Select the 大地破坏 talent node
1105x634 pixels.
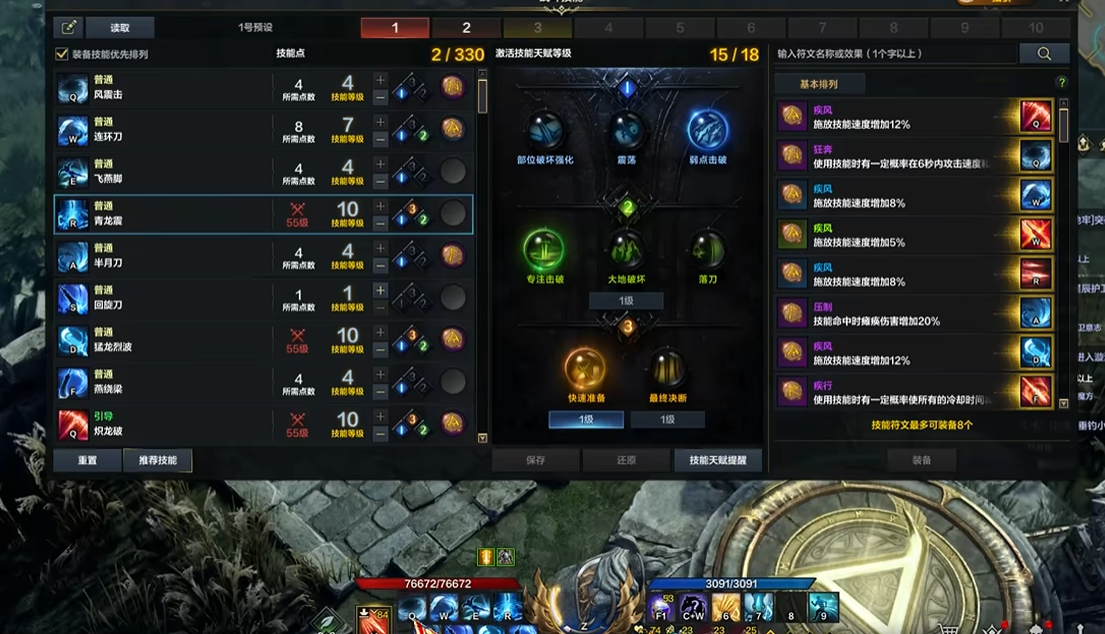[x=626, y=250]
